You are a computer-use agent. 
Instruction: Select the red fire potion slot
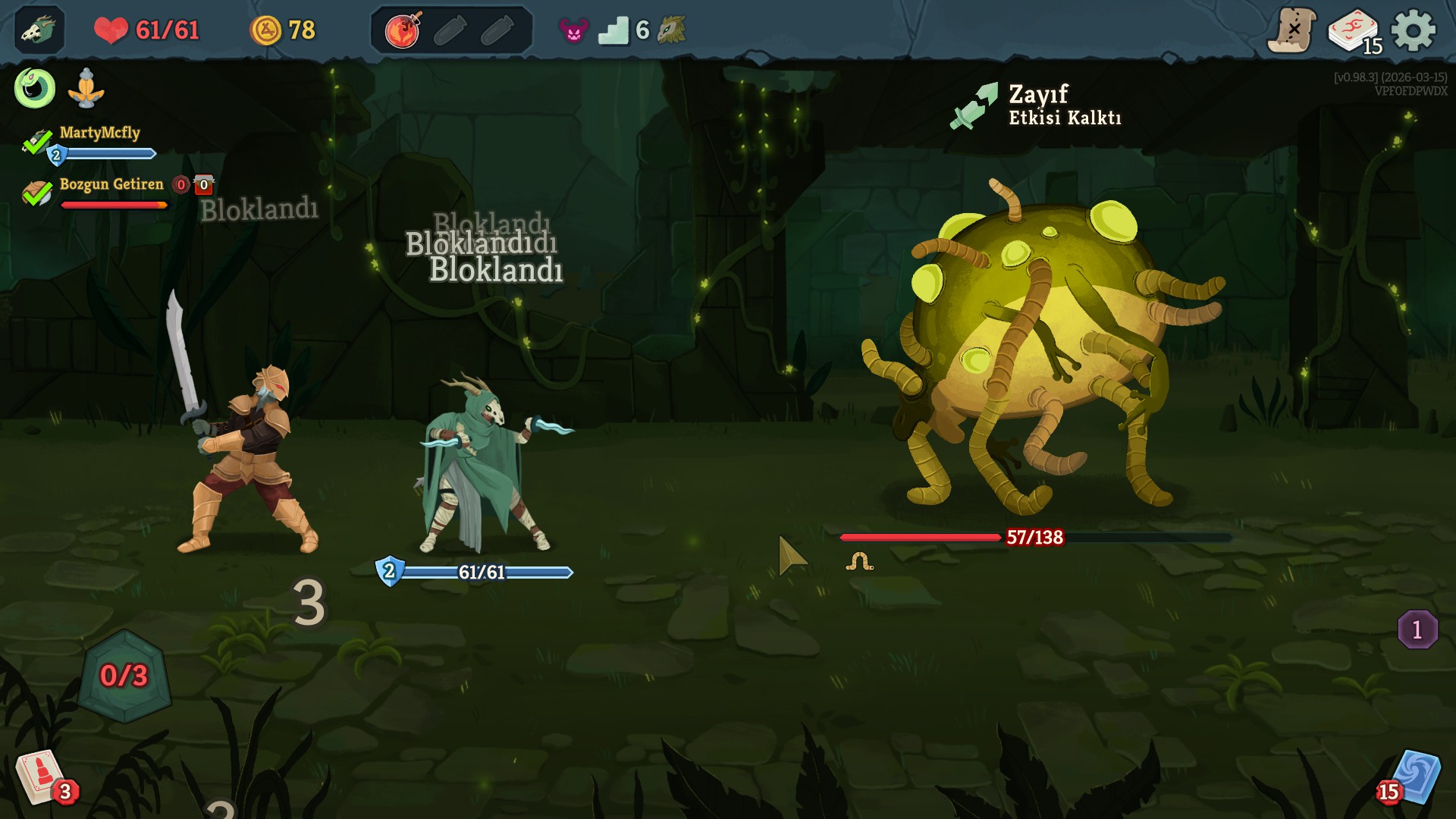[x=403, y=30]
